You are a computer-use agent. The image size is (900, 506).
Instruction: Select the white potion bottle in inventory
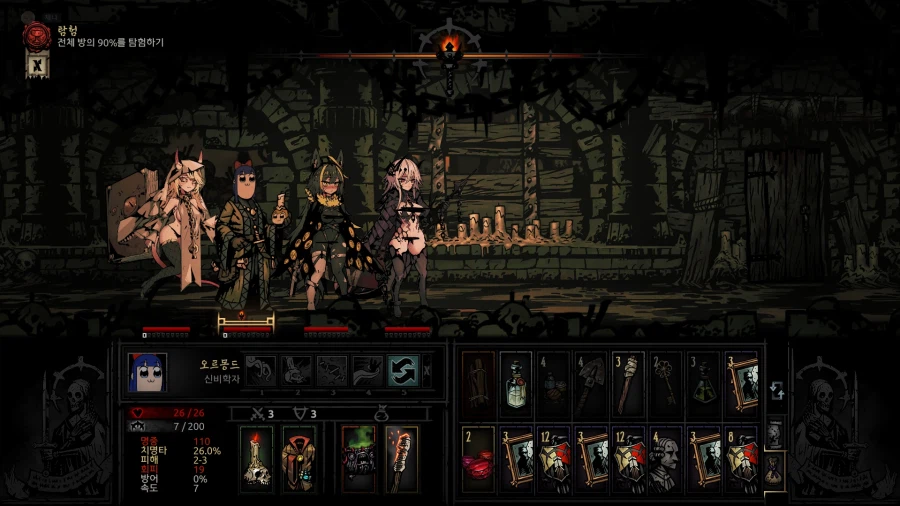point(515,383)
